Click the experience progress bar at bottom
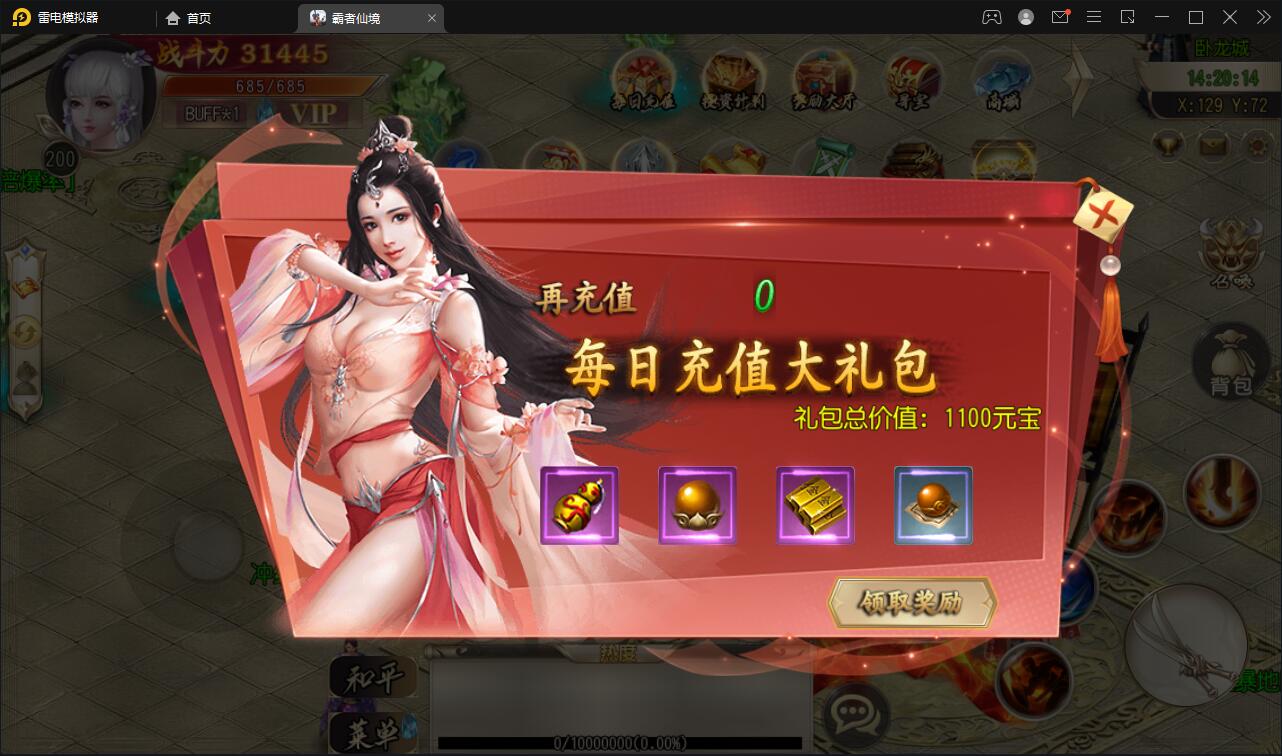This screenshot has height=756, width=1282. 620,743
